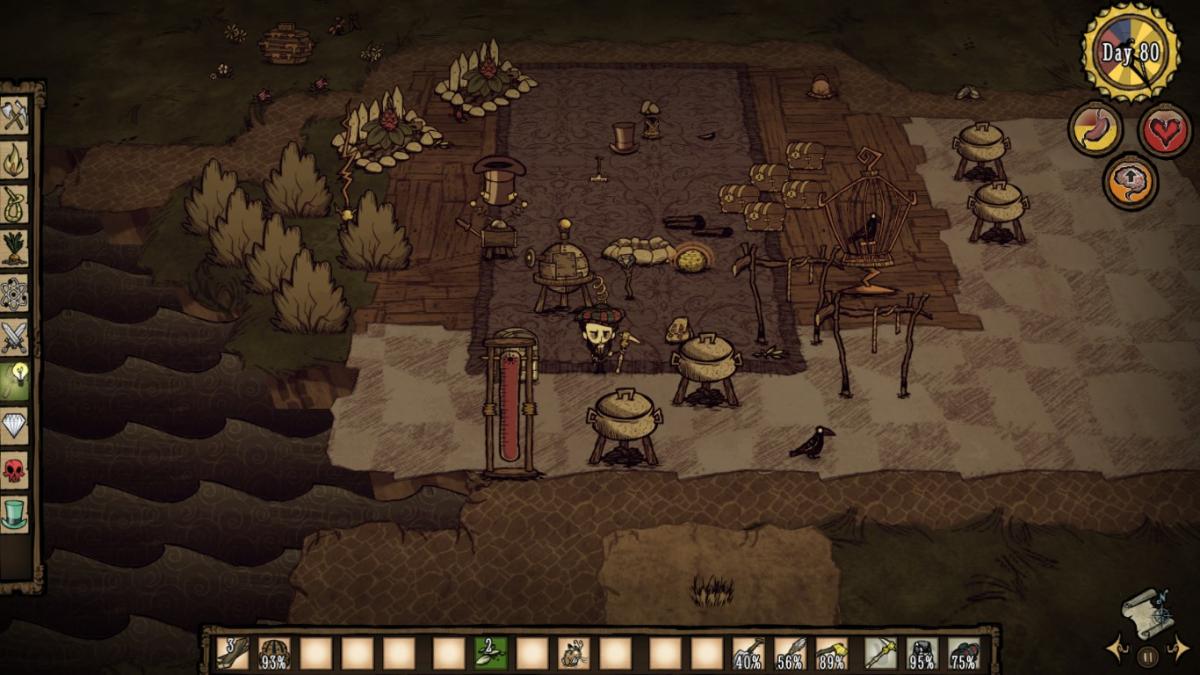1200x675 pixels.
Task: Open the Light crafting tab with flame icon
Action: 15,160
